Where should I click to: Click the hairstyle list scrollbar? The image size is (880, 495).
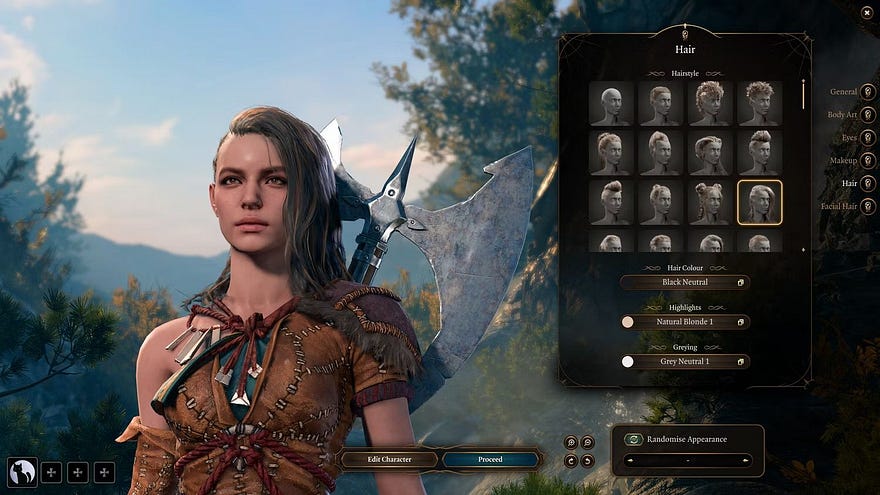[803, 95]
